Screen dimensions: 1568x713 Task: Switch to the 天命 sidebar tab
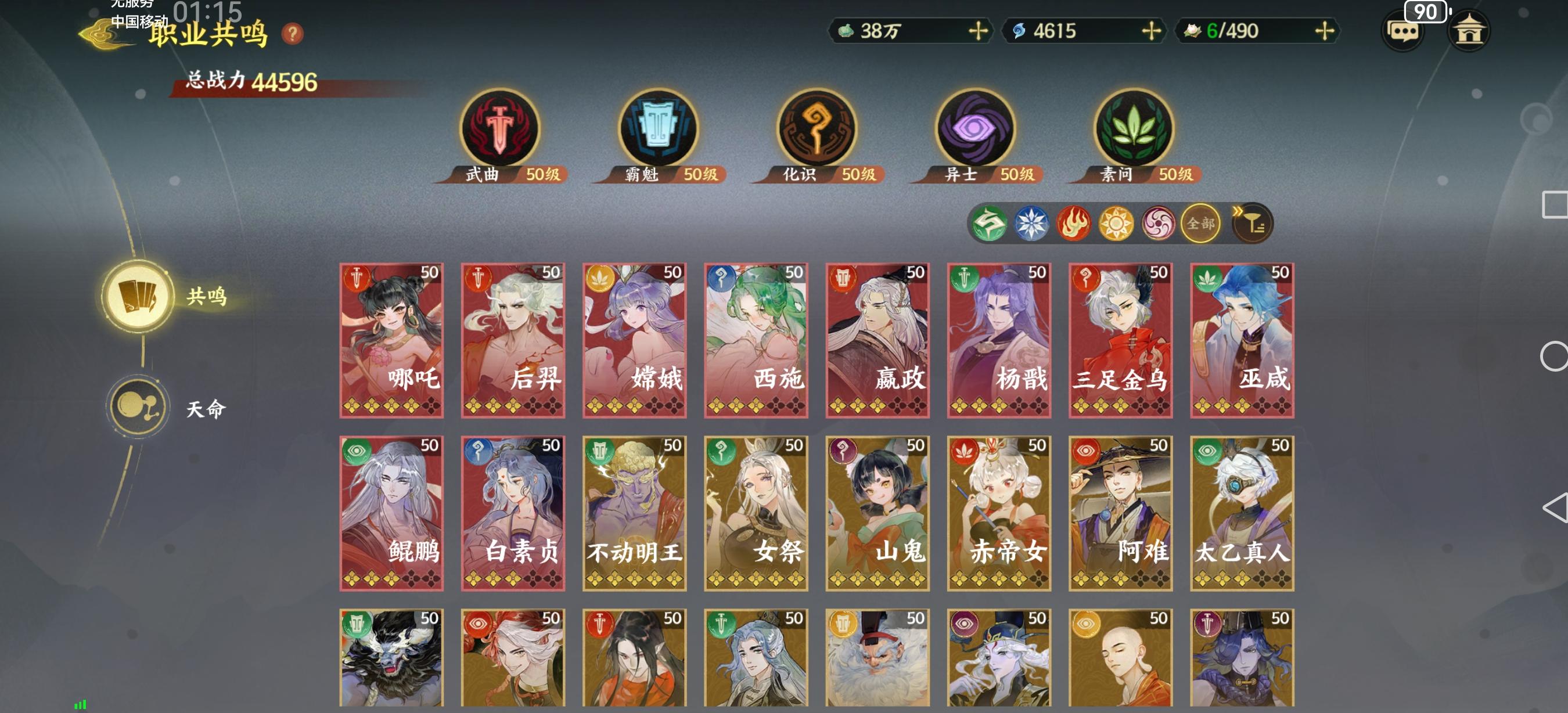coord(139,406)
